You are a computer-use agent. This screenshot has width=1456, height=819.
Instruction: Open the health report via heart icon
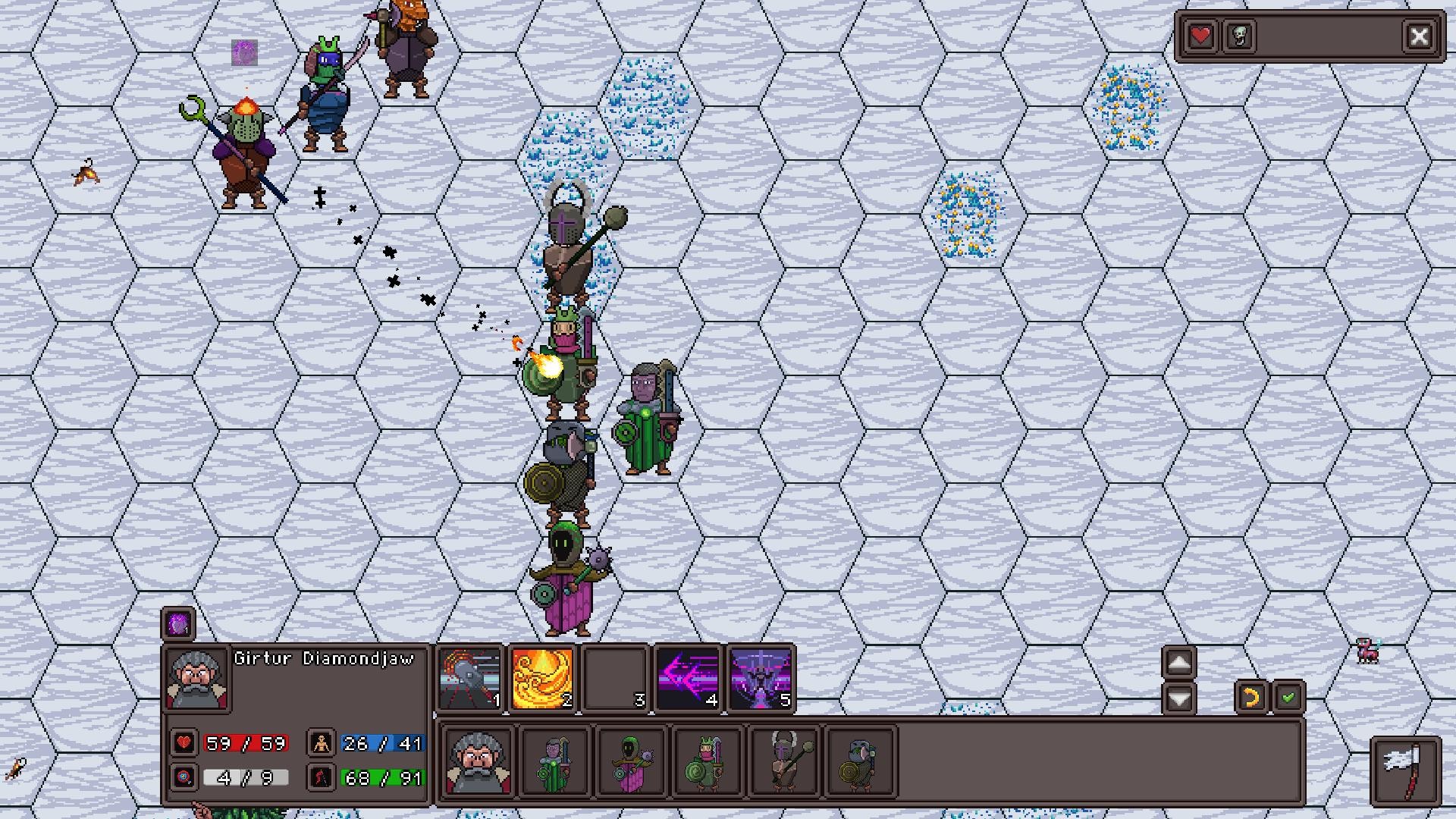pyautogui.click(x=1200, y=35)
